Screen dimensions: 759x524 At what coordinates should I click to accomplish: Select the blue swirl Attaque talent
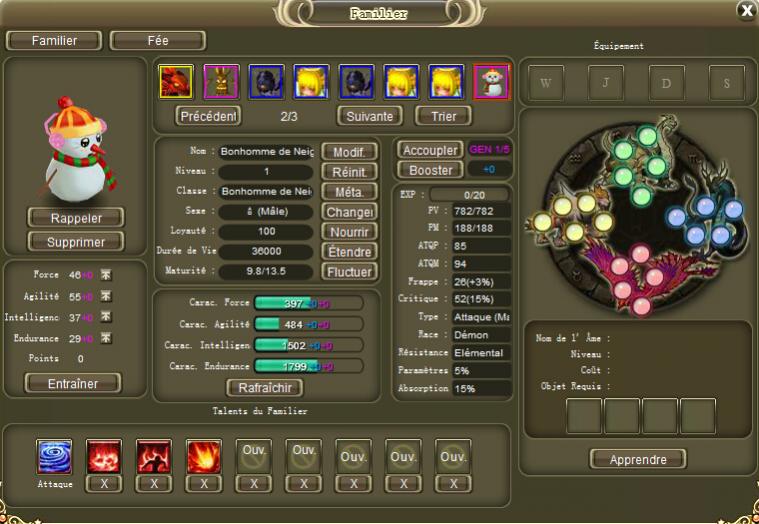click(54, 457)
